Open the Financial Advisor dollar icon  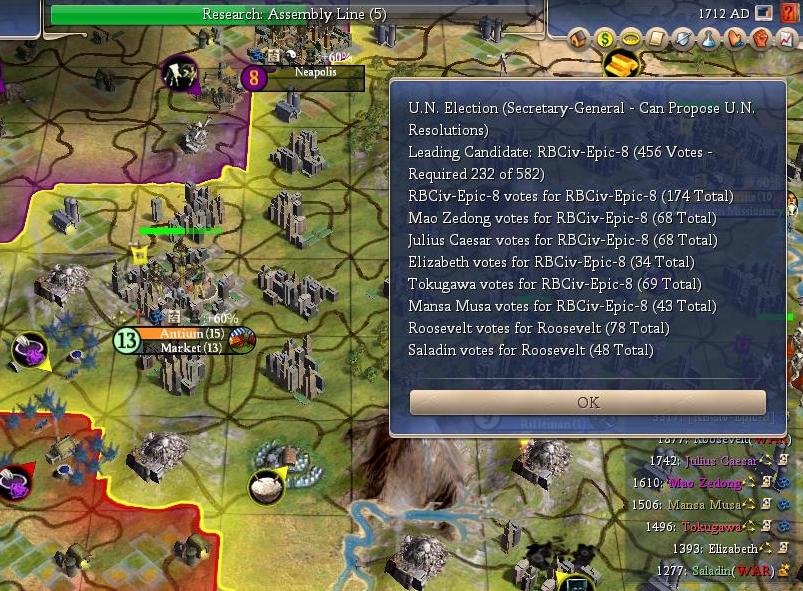pos(605,40)
